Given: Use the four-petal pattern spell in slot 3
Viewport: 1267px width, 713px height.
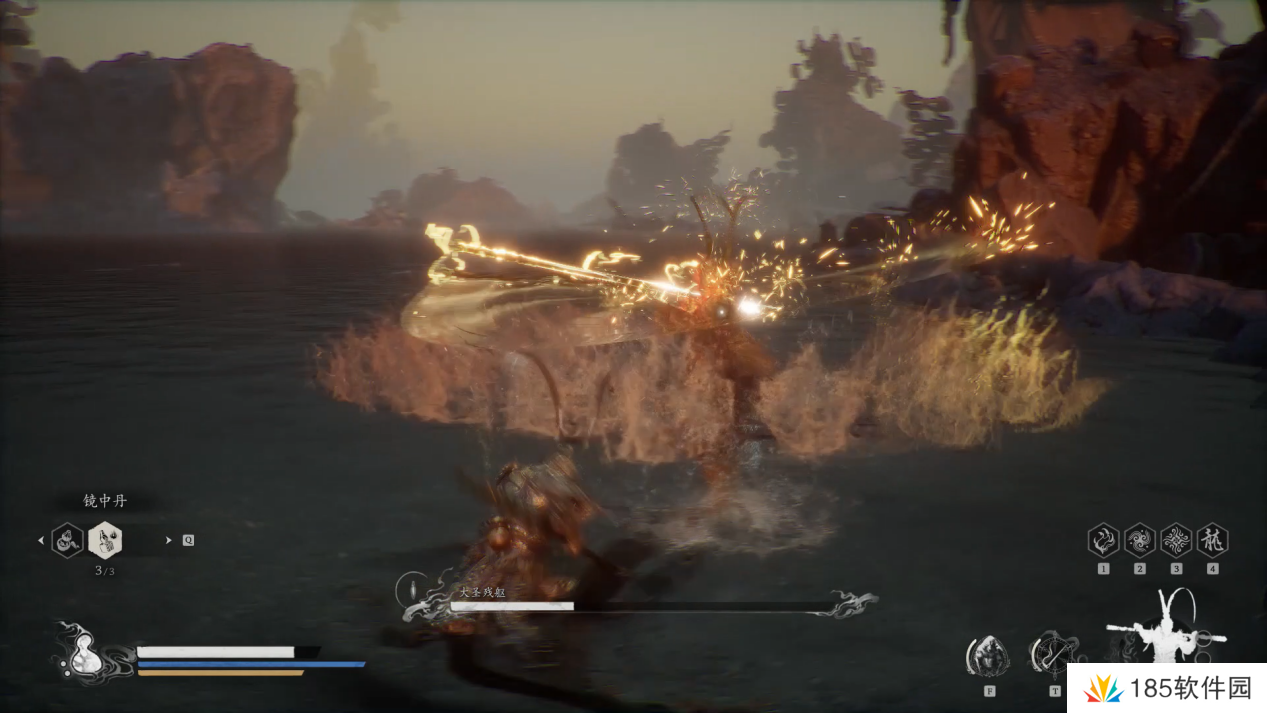Looking at the screenshot, I should [x=1176, y=541].
